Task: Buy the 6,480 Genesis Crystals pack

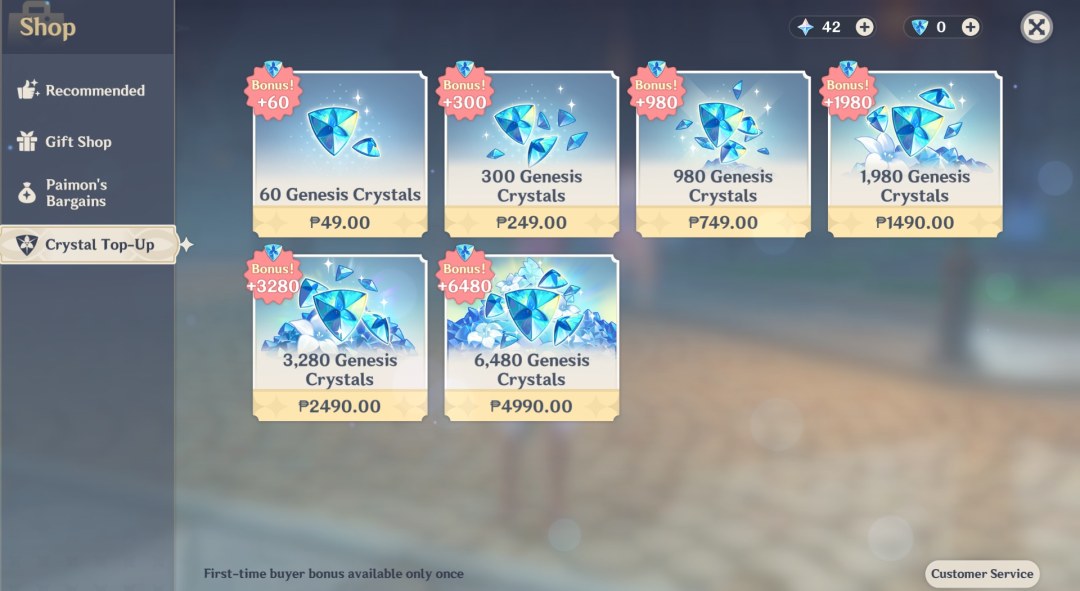Action: [x=532, y=338]
